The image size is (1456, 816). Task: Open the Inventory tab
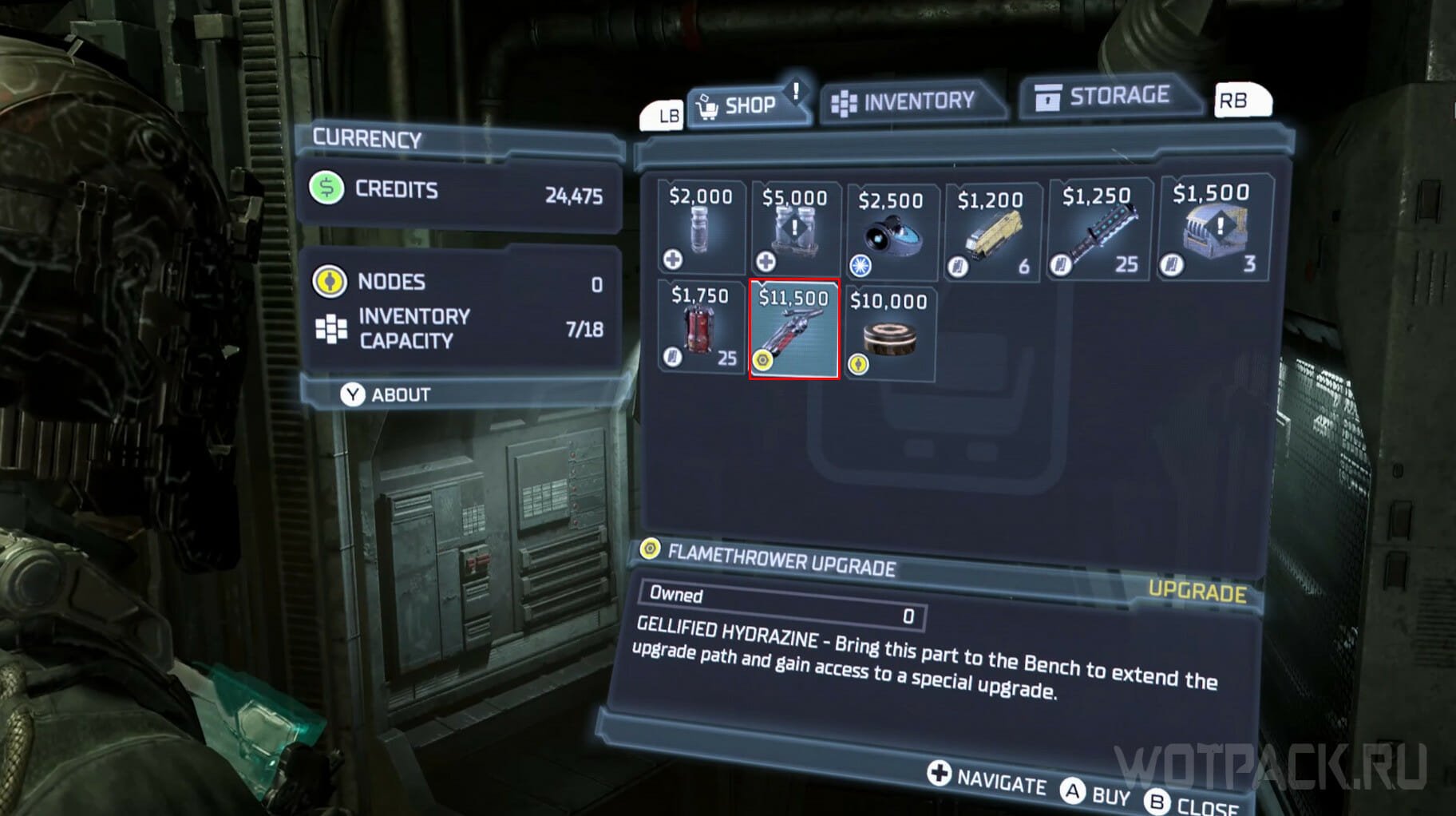[x=909, y=101]
